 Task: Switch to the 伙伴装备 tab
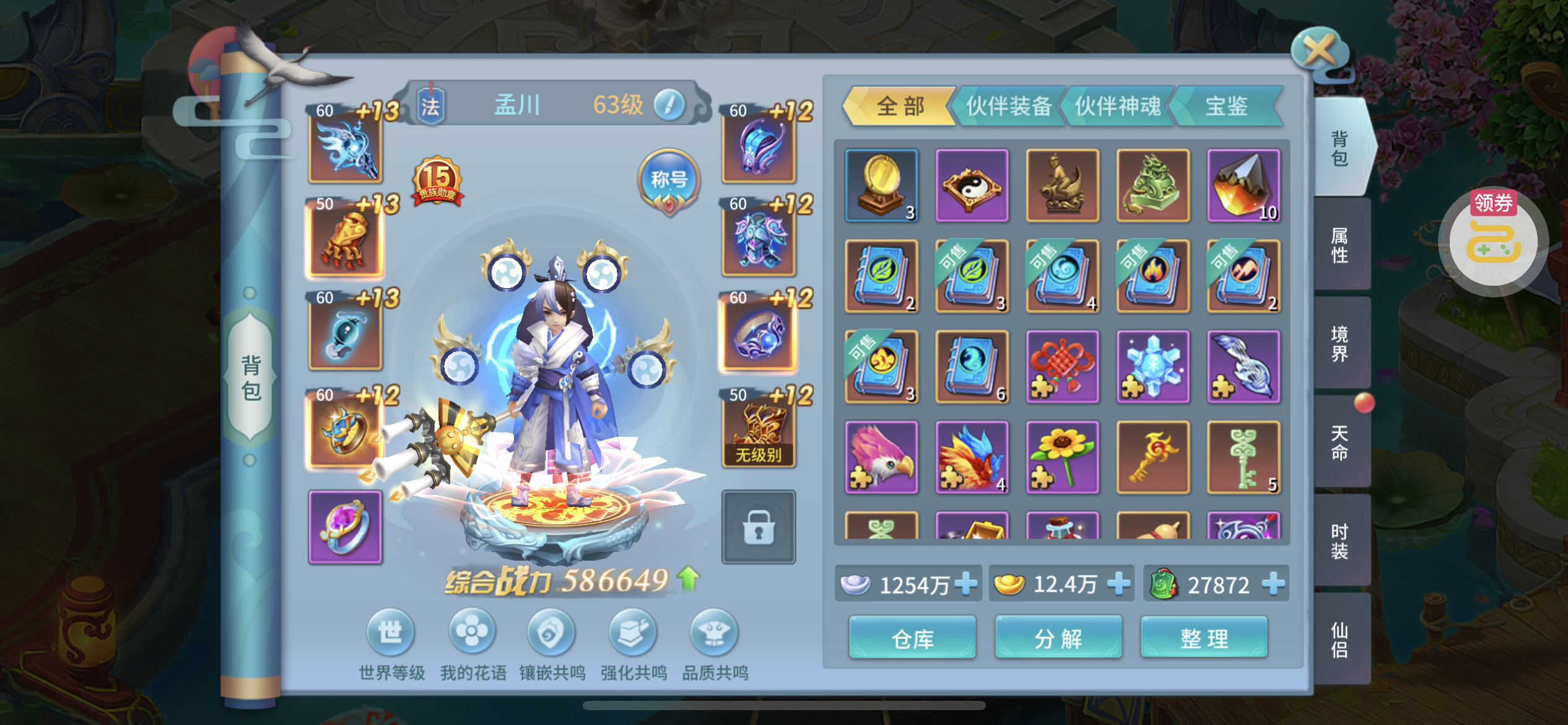(x=1008, y=106)
